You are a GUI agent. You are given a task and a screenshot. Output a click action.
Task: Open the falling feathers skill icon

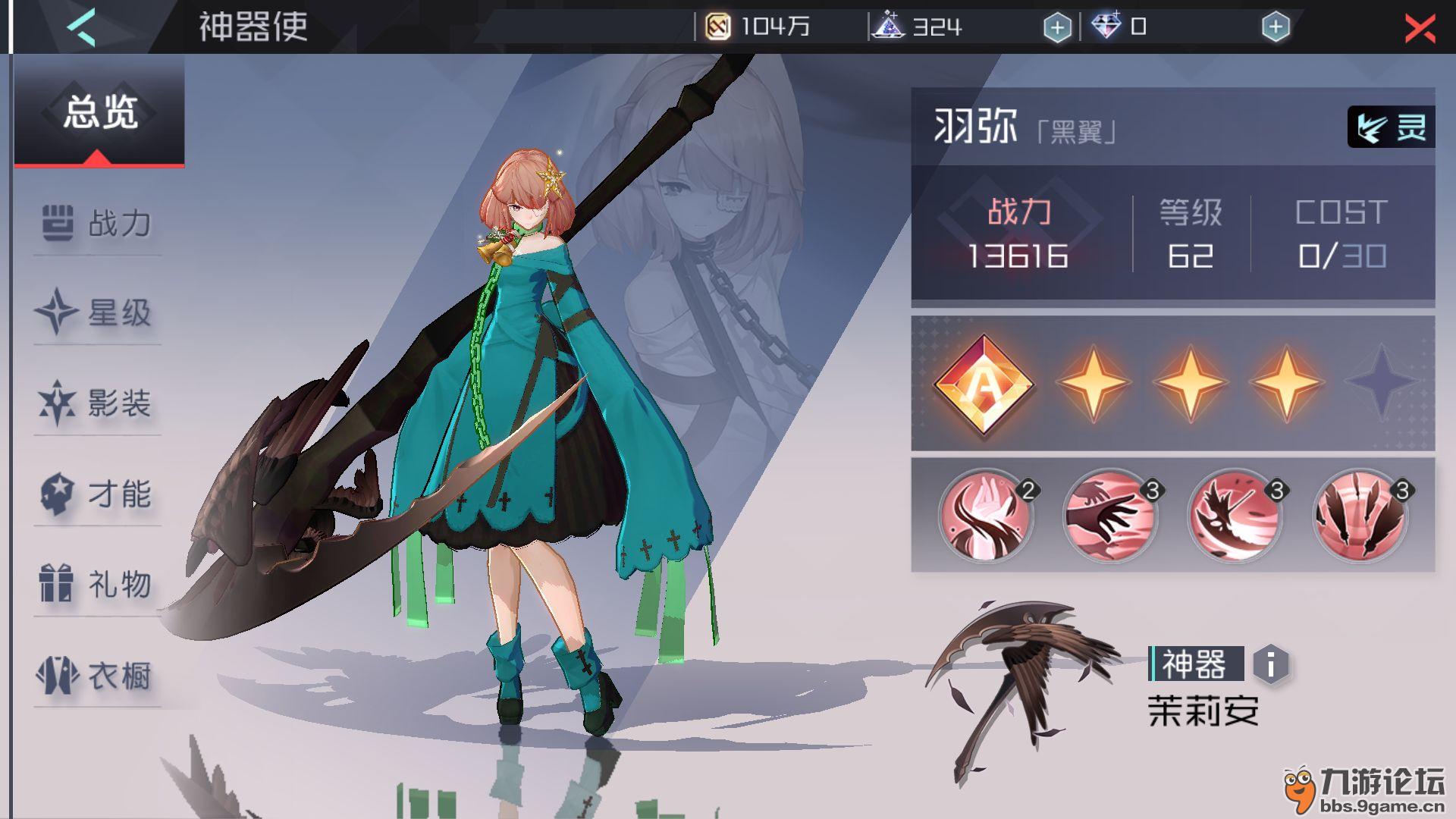tap(1360, 517)
